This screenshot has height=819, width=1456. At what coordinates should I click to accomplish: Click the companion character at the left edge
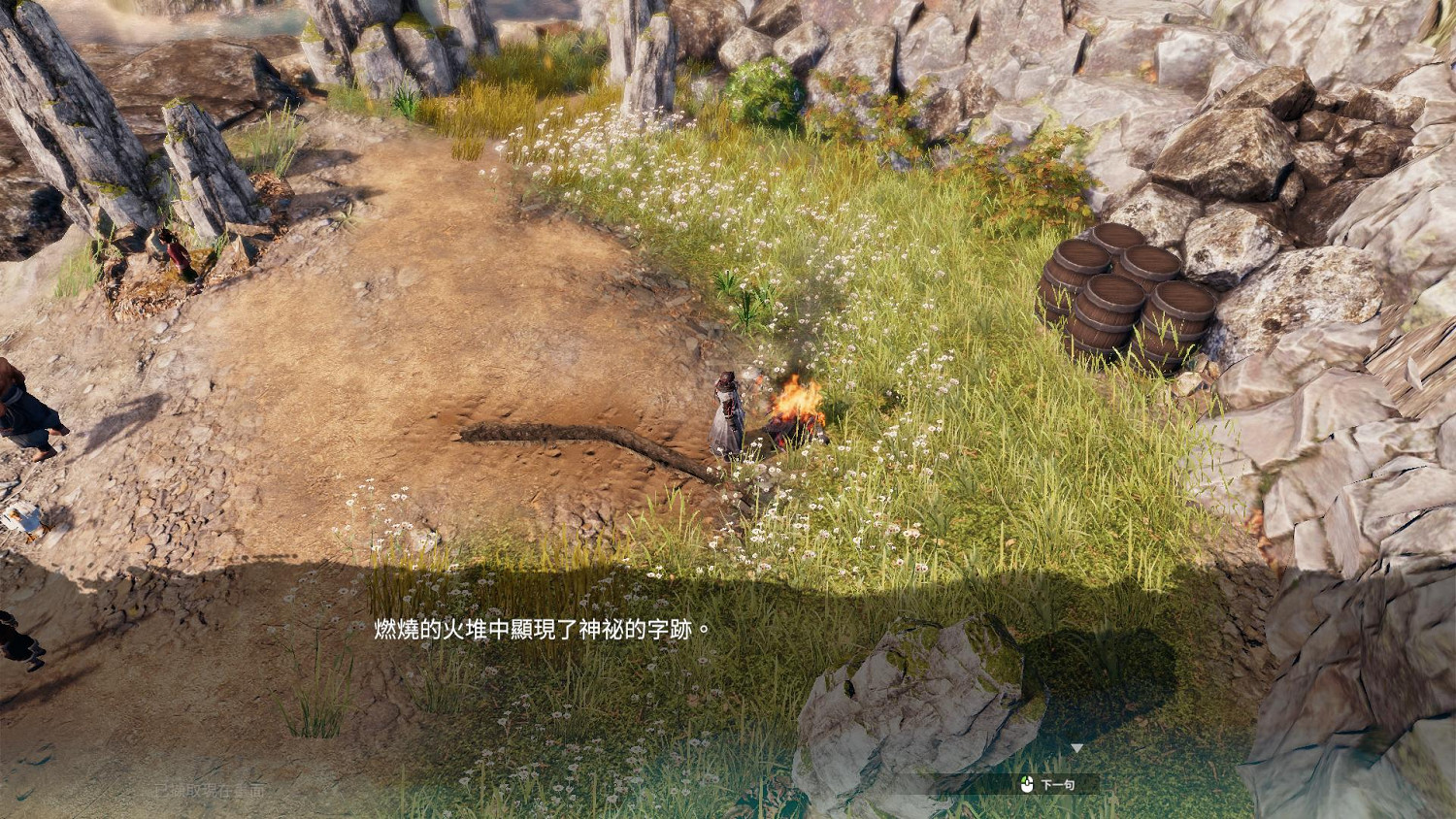pyautogui.click(x=24, y=408)
